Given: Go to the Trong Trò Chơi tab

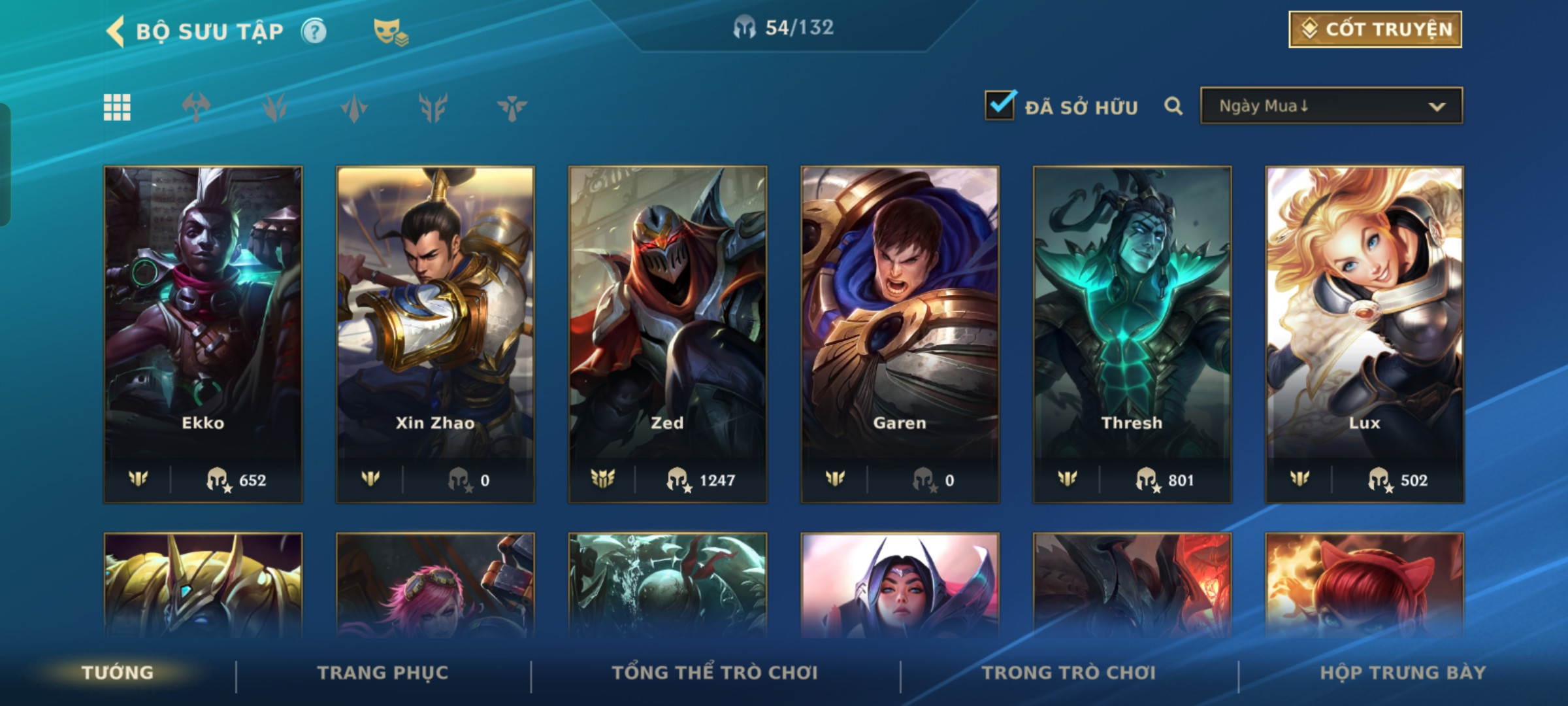Looking at the screenshot, I should pos(1069,673).
